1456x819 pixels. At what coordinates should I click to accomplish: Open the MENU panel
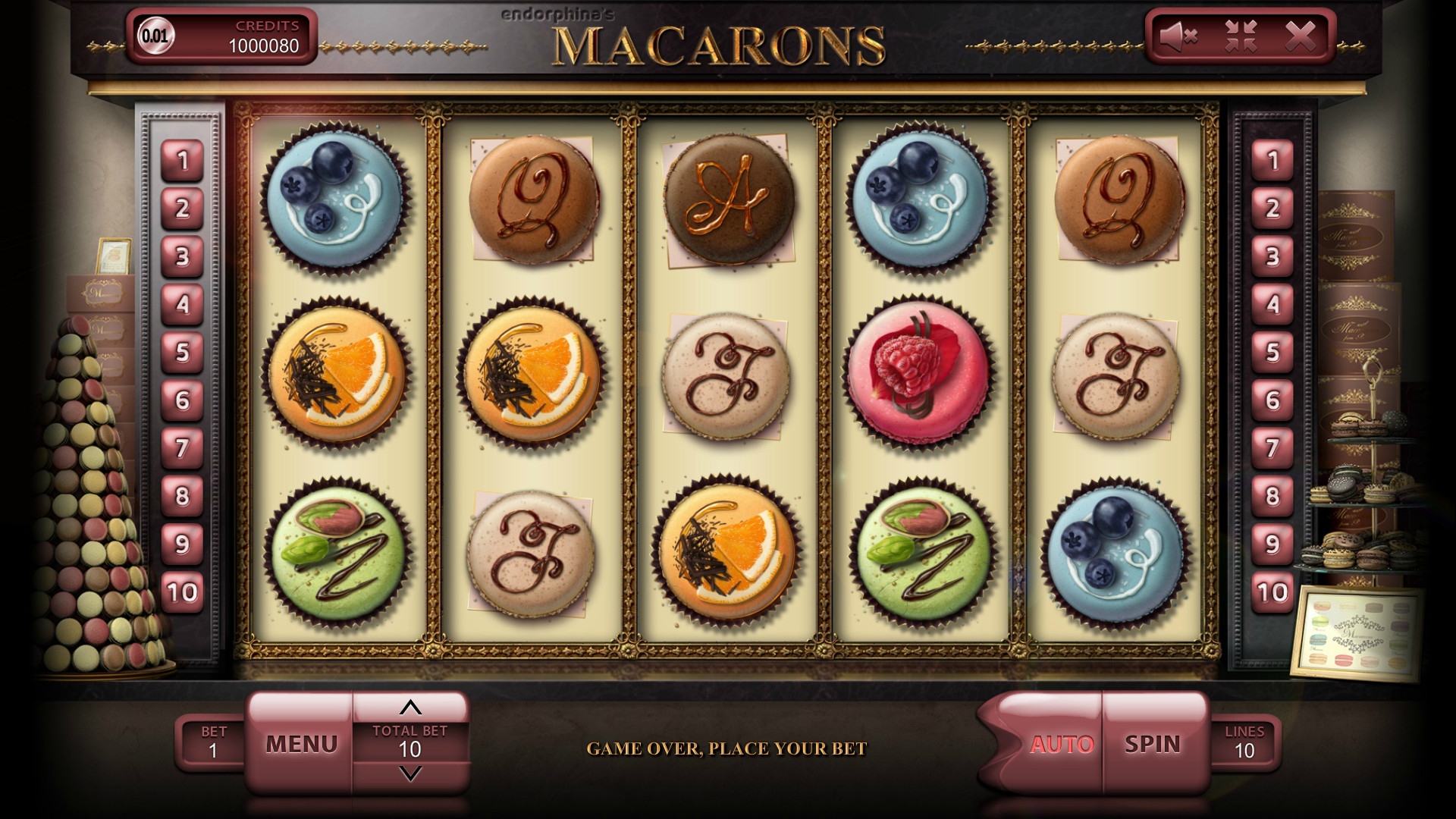(x=301, y=744)
